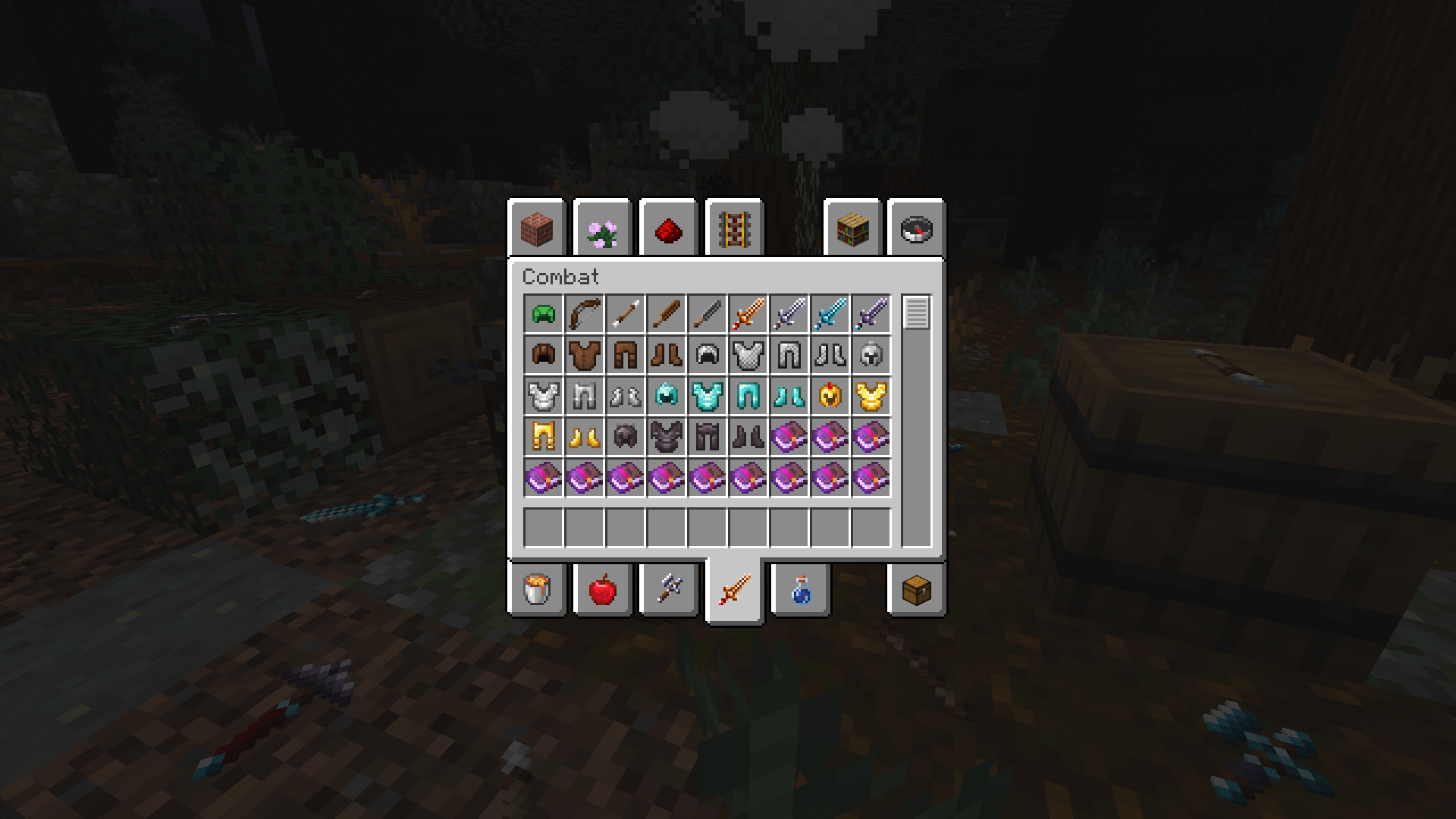Image resolution: width=1456 pixels, height=819 pixels.
Task: Switch to the potion Ingredients tab
Action: click(799, 590)
